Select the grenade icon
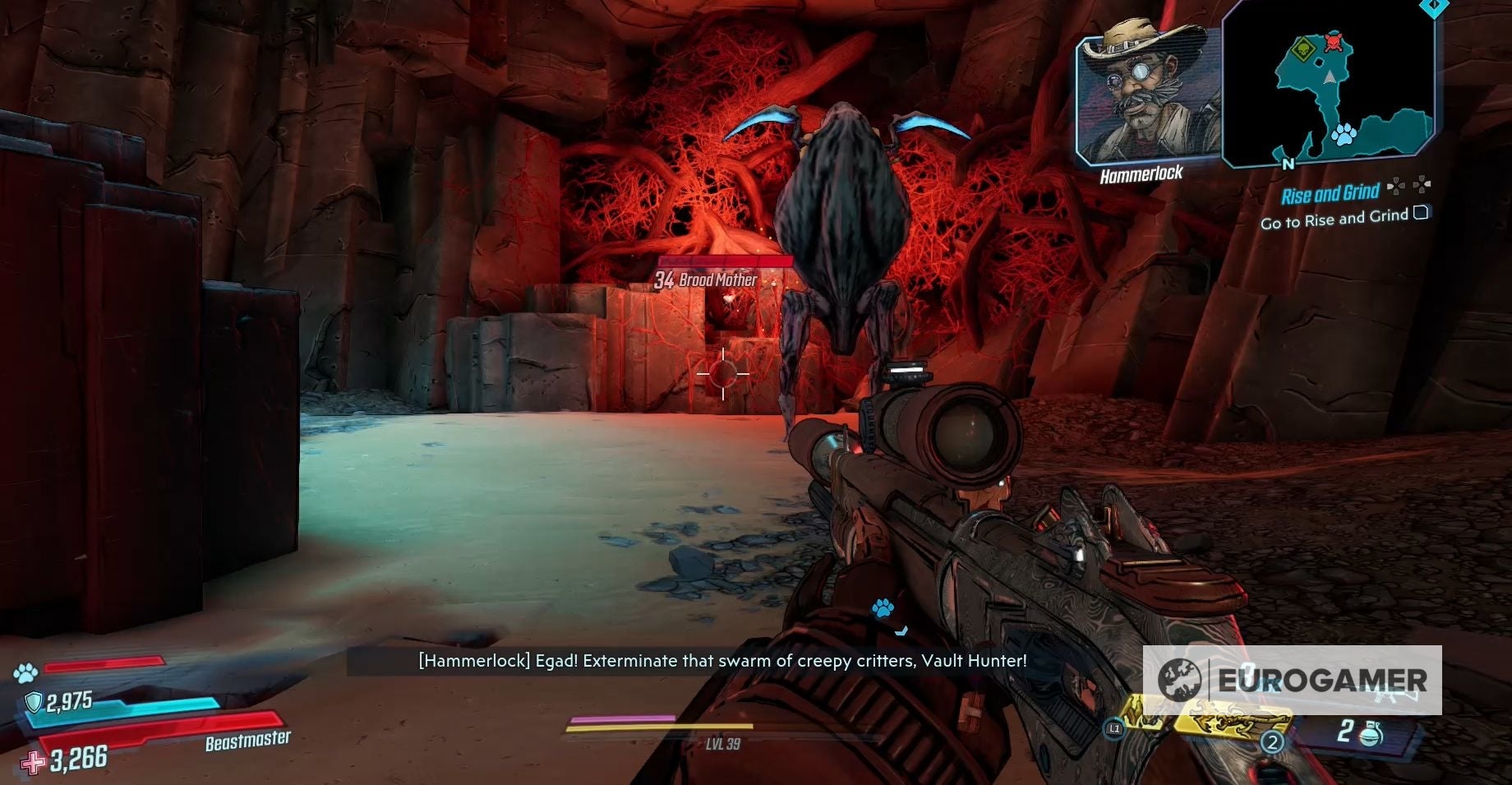1512x785 pixels. (1371, 732)
